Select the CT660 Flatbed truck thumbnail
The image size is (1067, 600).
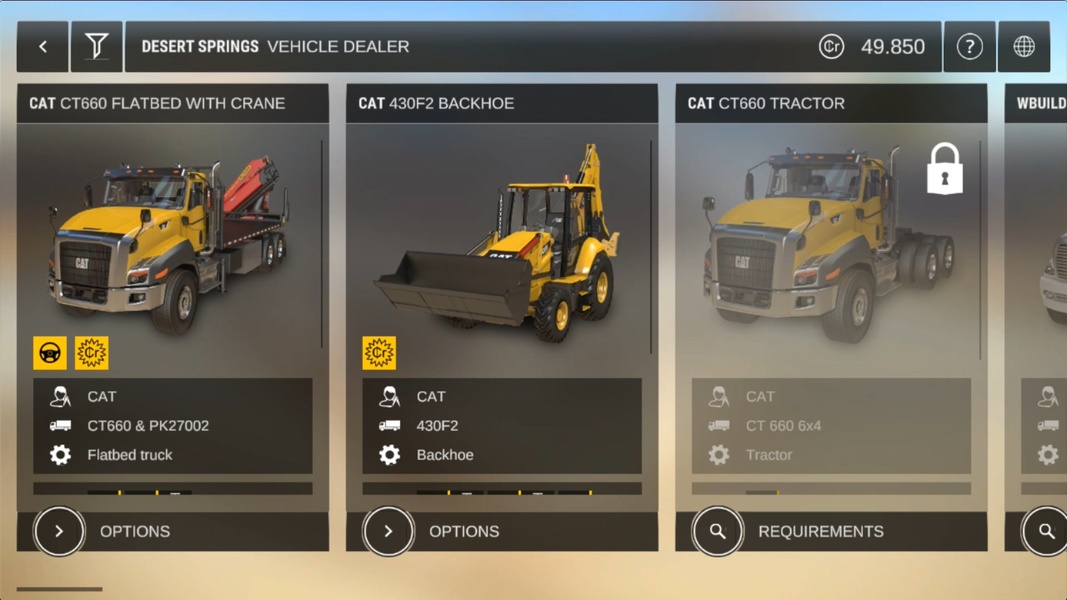tap(170, 245)
